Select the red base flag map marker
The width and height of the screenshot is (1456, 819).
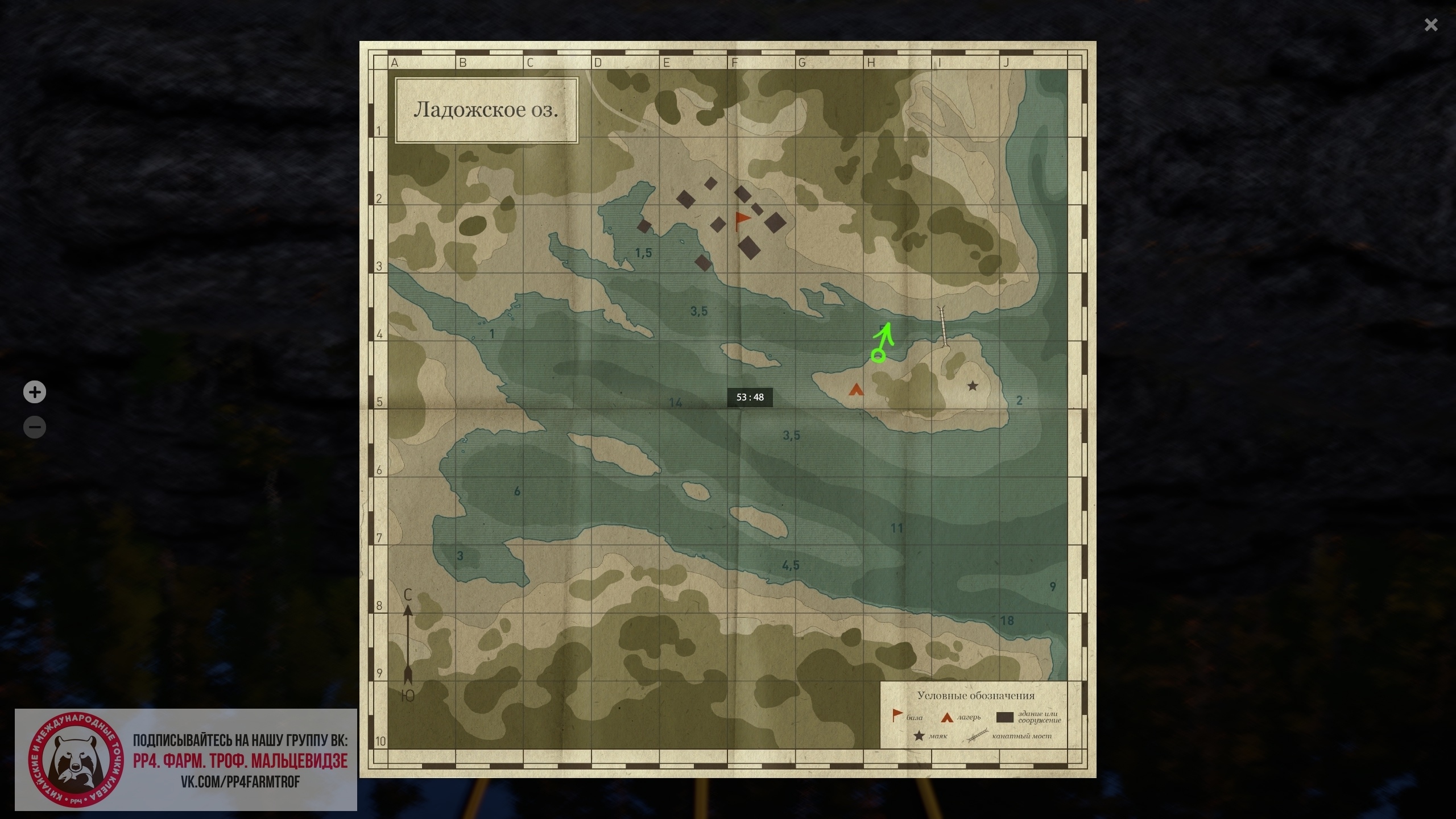click(742, 220)
